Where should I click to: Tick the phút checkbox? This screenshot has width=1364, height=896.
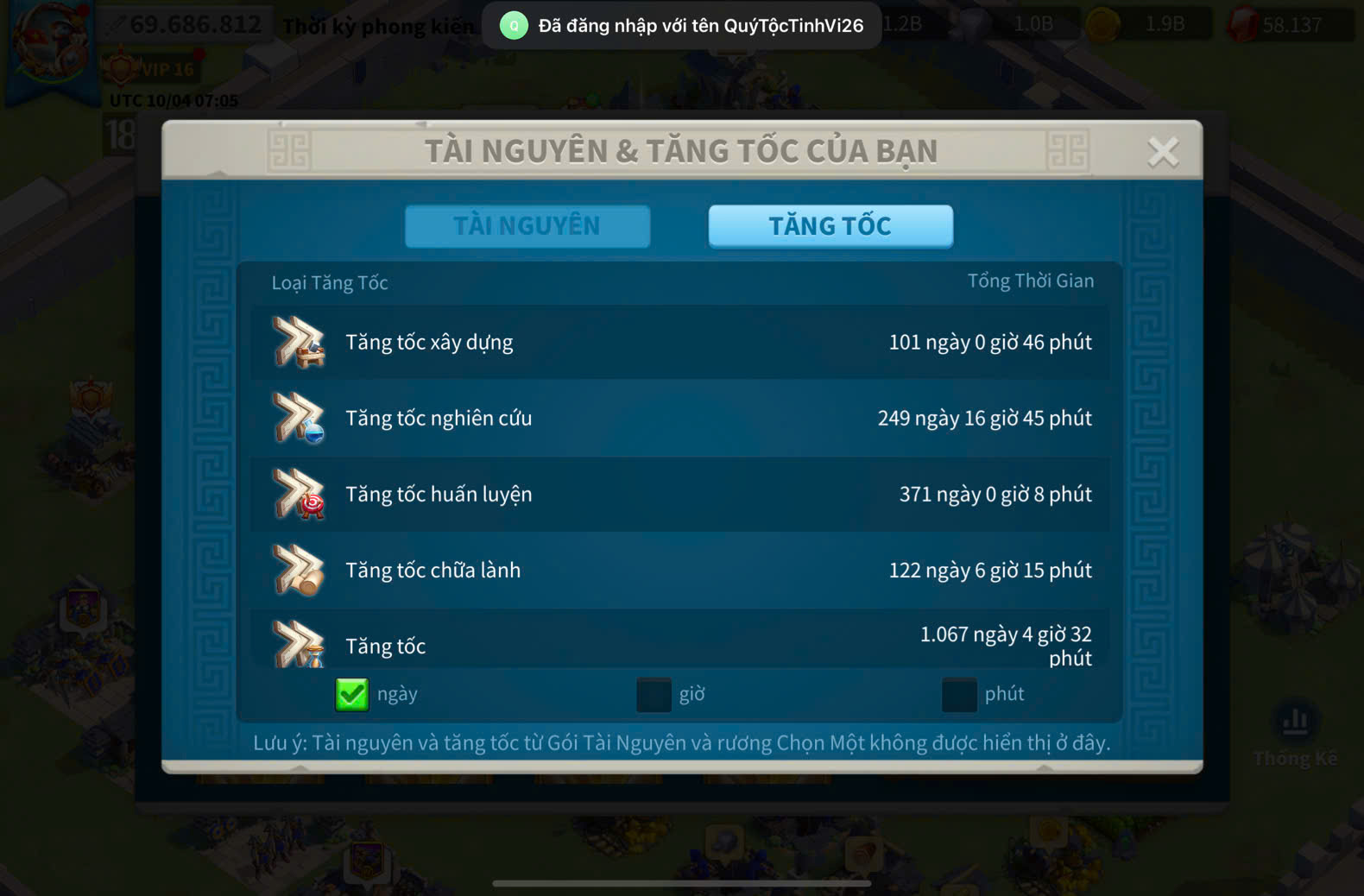pos(959,694)
